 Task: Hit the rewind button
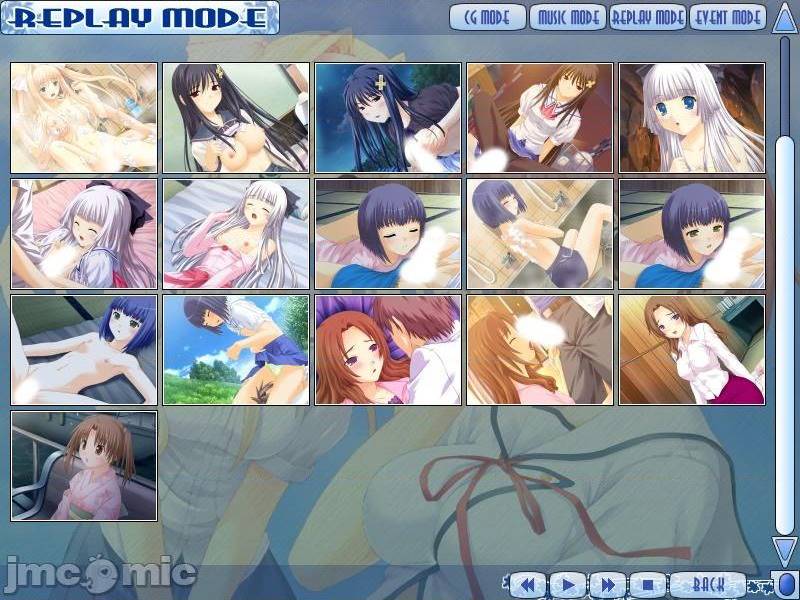tap(527, 584)
